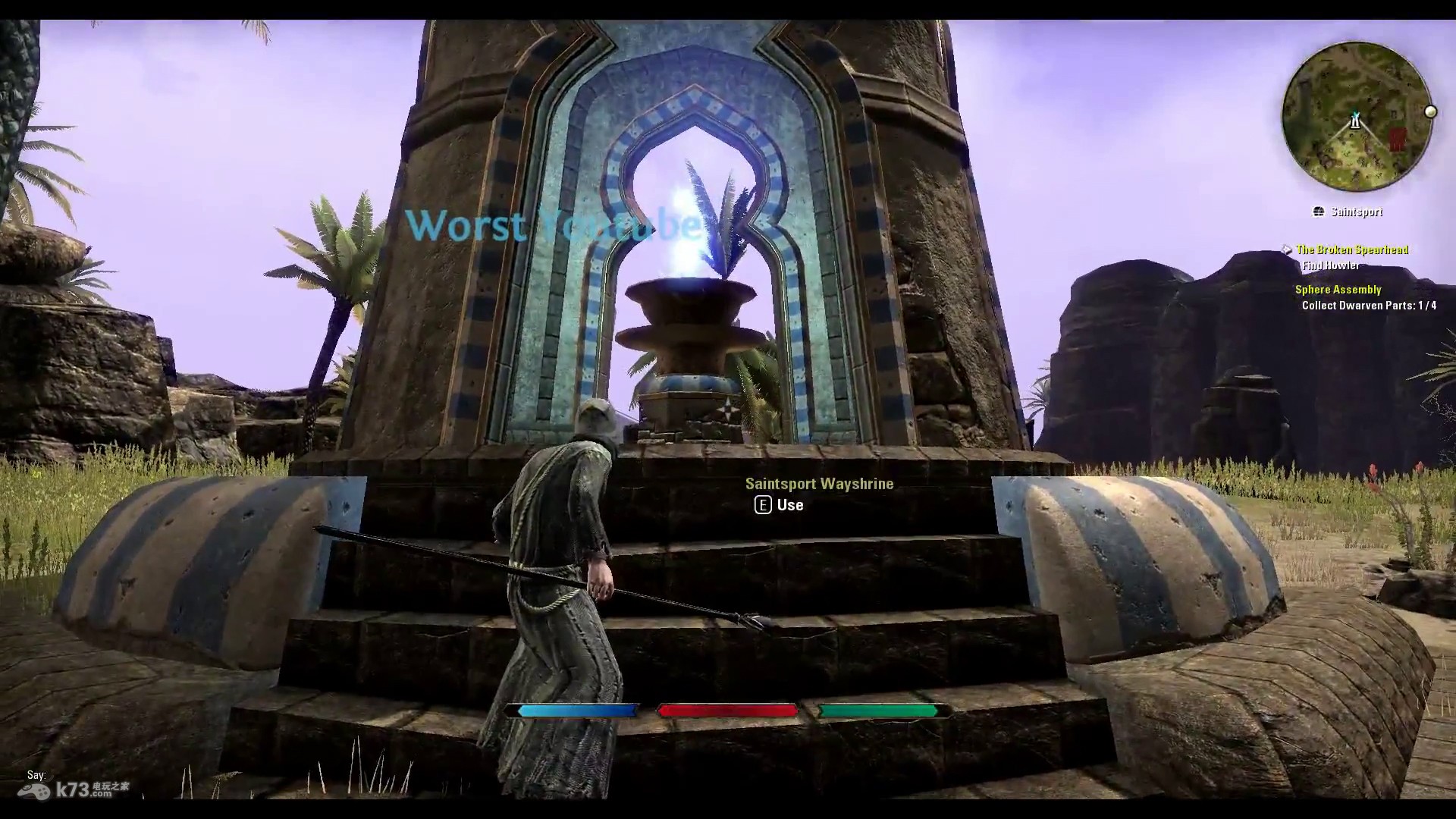Viewport: 1456px width, 819px height.
Task: Click the Saintsport location label
Action: click(x=1356, y=212)
